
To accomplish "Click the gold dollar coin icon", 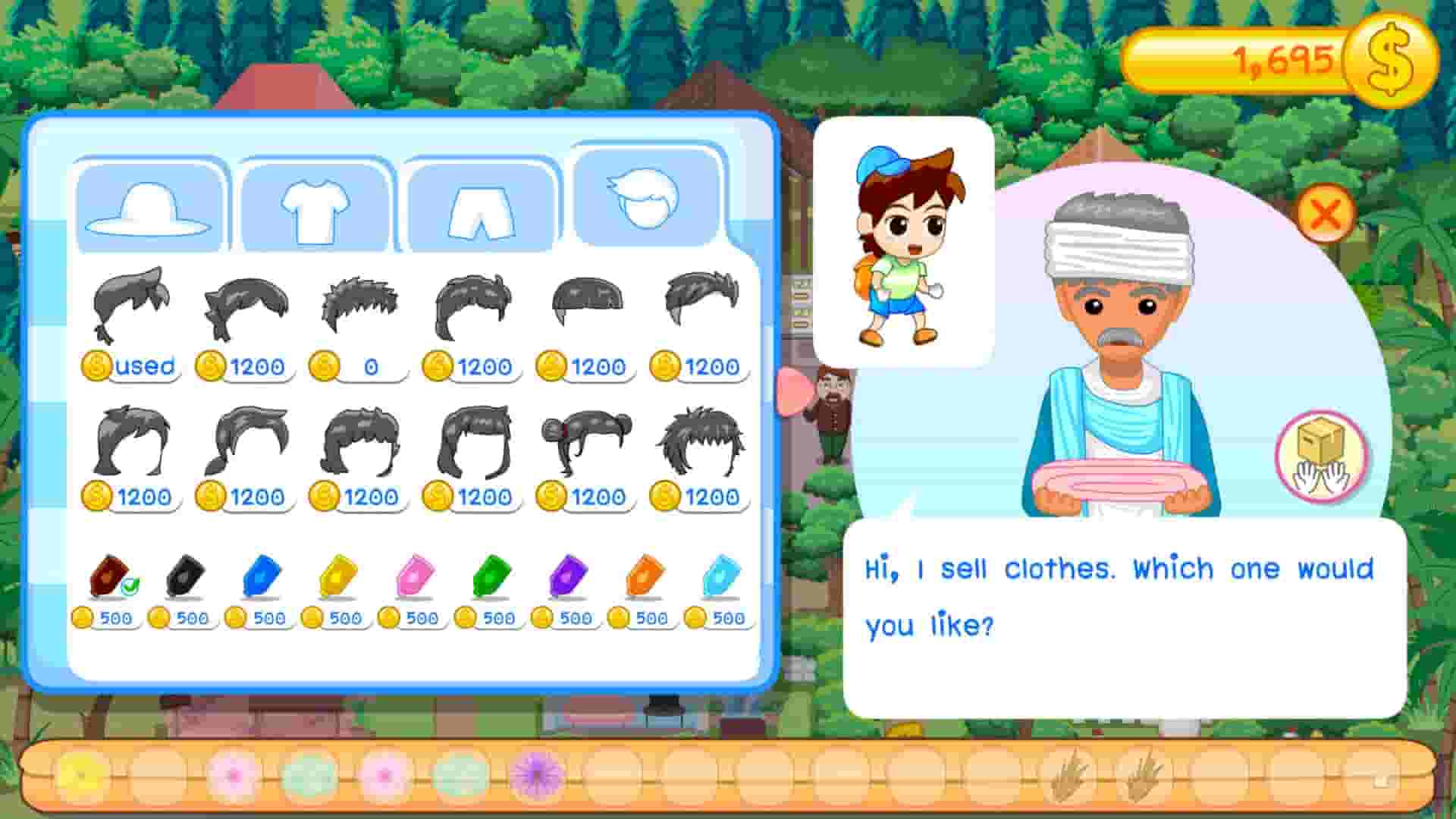I will pos(1393,55).
